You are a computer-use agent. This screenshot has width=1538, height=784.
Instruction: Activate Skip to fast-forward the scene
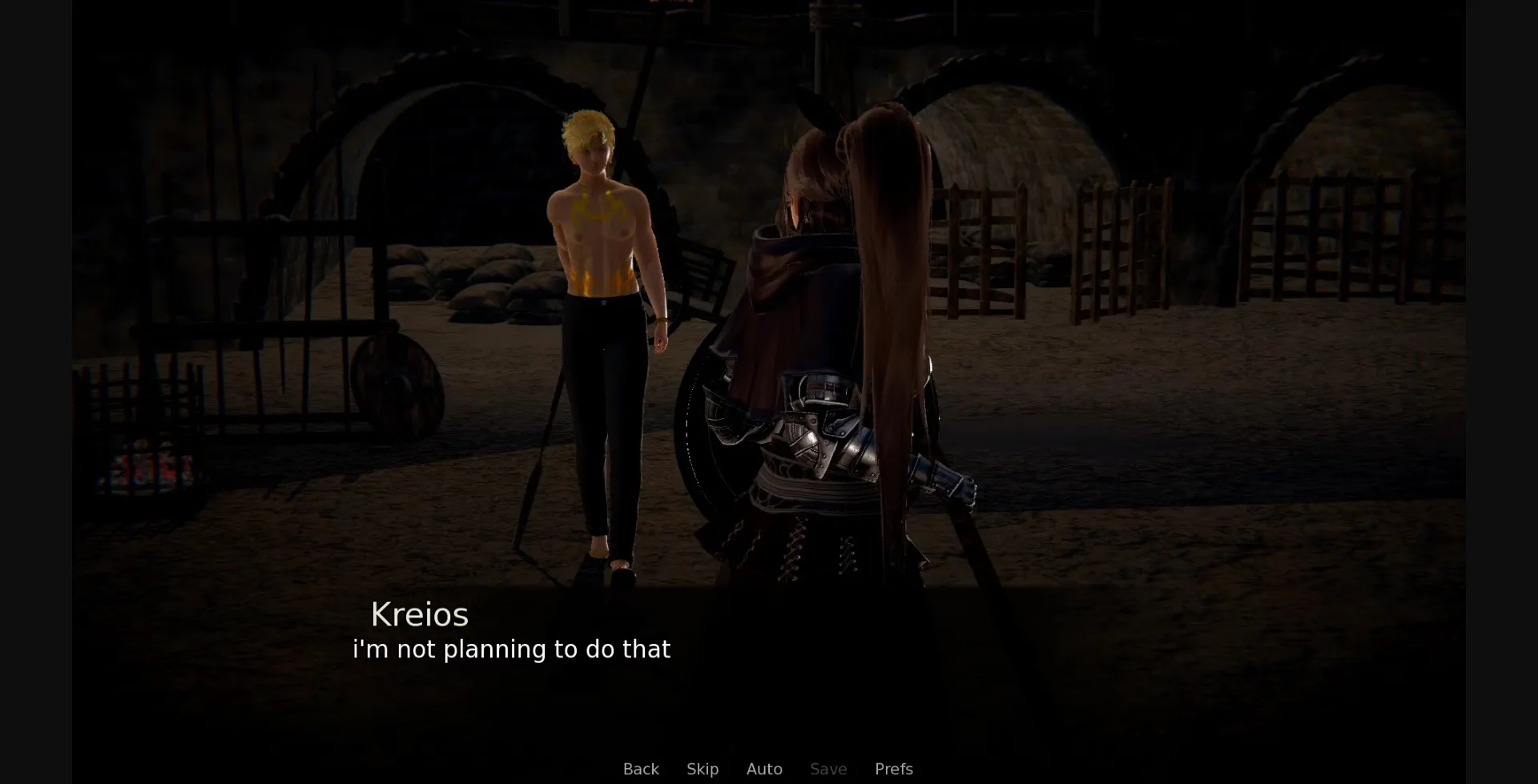[x=703, y=769]
